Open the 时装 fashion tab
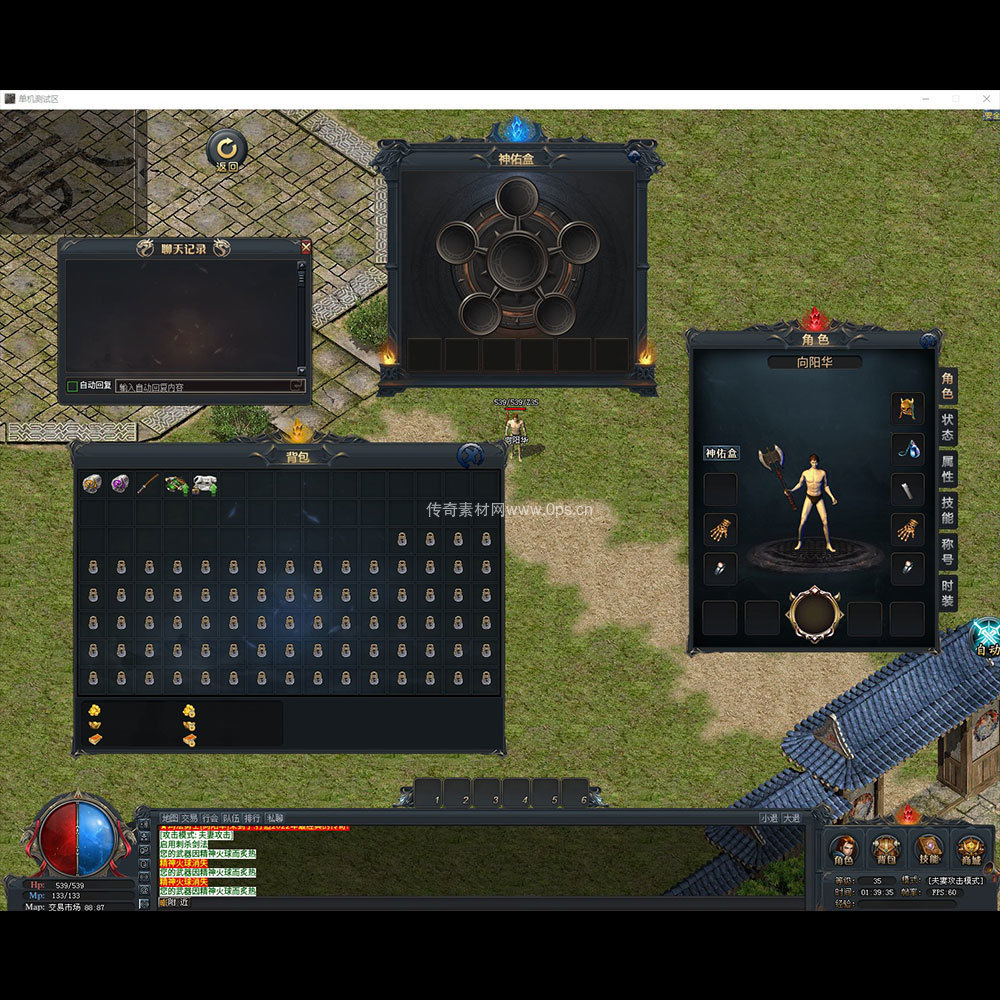Image resolution: width=1000 pixels, height=1000 pixels. (x=947, y=593)
